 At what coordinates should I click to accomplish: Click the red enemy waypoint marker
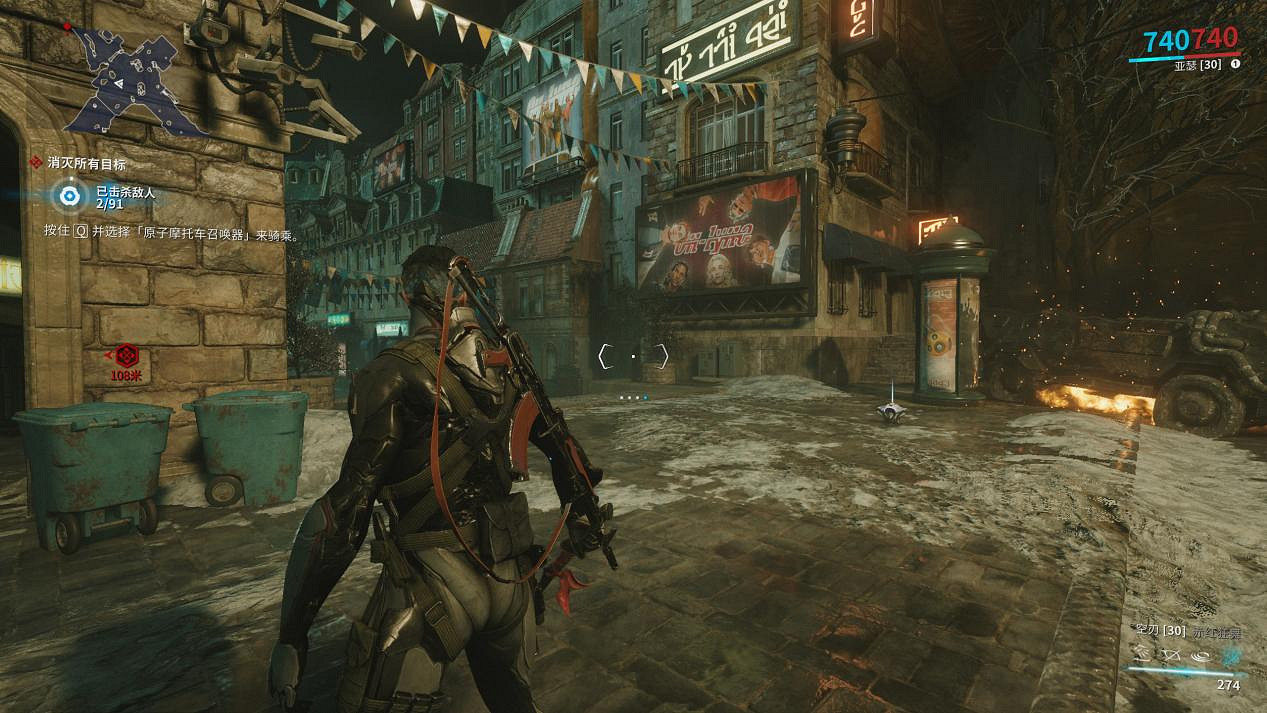124,355
